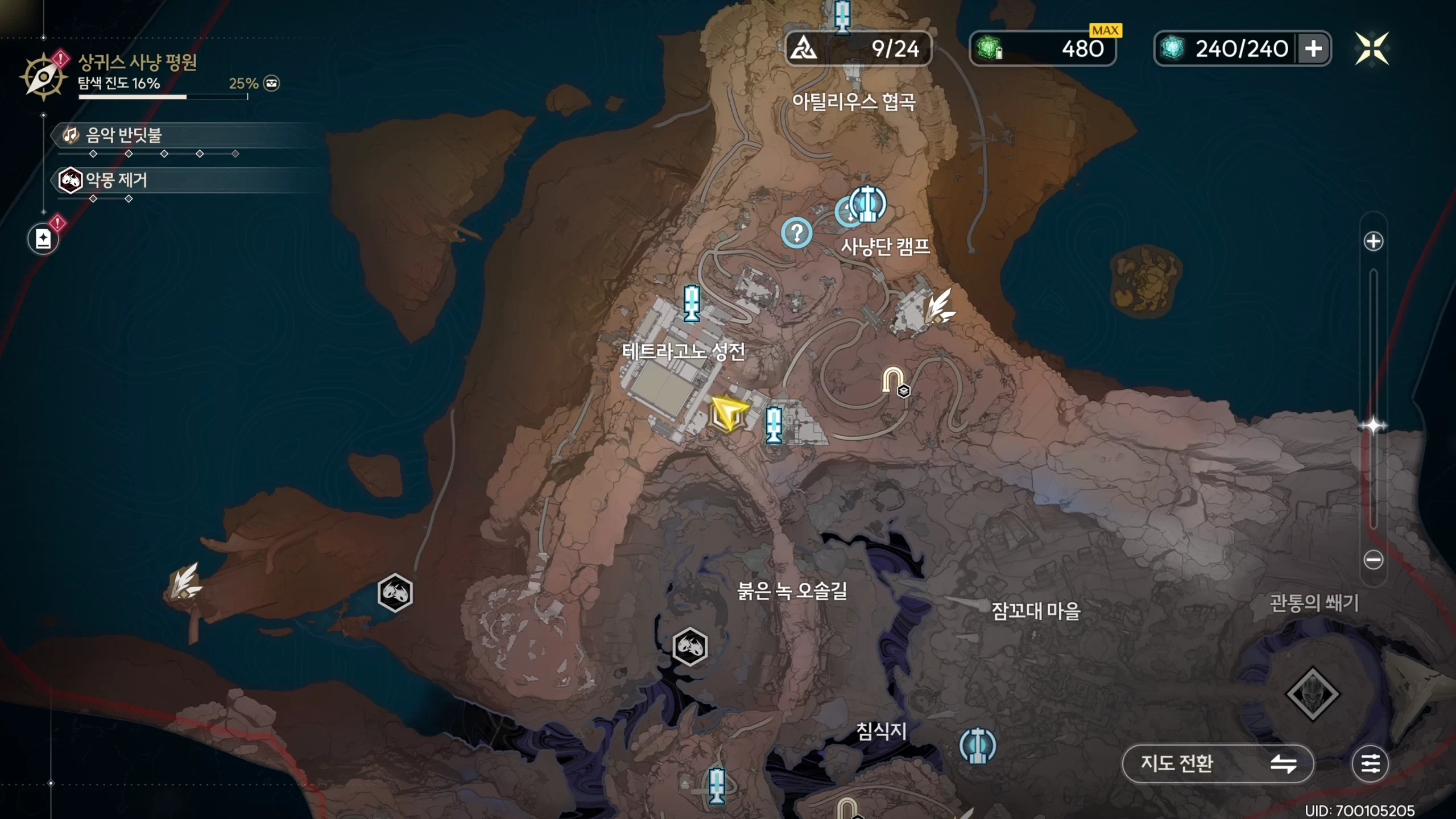The height and width of the screenshot is (819, 1456).
Task: Select the waypoint marker at 사냥단 캠프
Action: 867,204
